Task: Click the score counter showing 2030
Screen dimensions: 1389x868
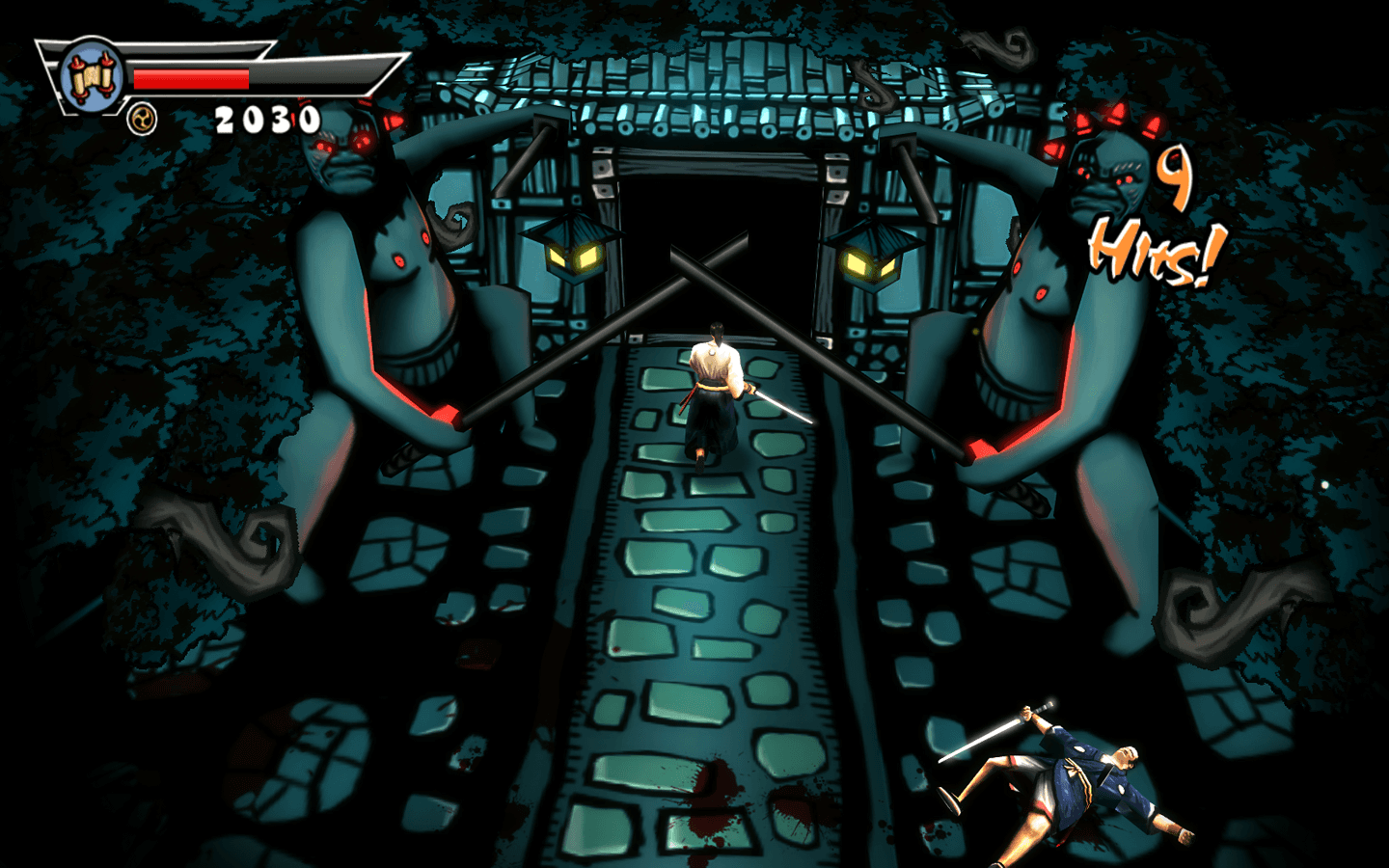Action: coord(267,120)
